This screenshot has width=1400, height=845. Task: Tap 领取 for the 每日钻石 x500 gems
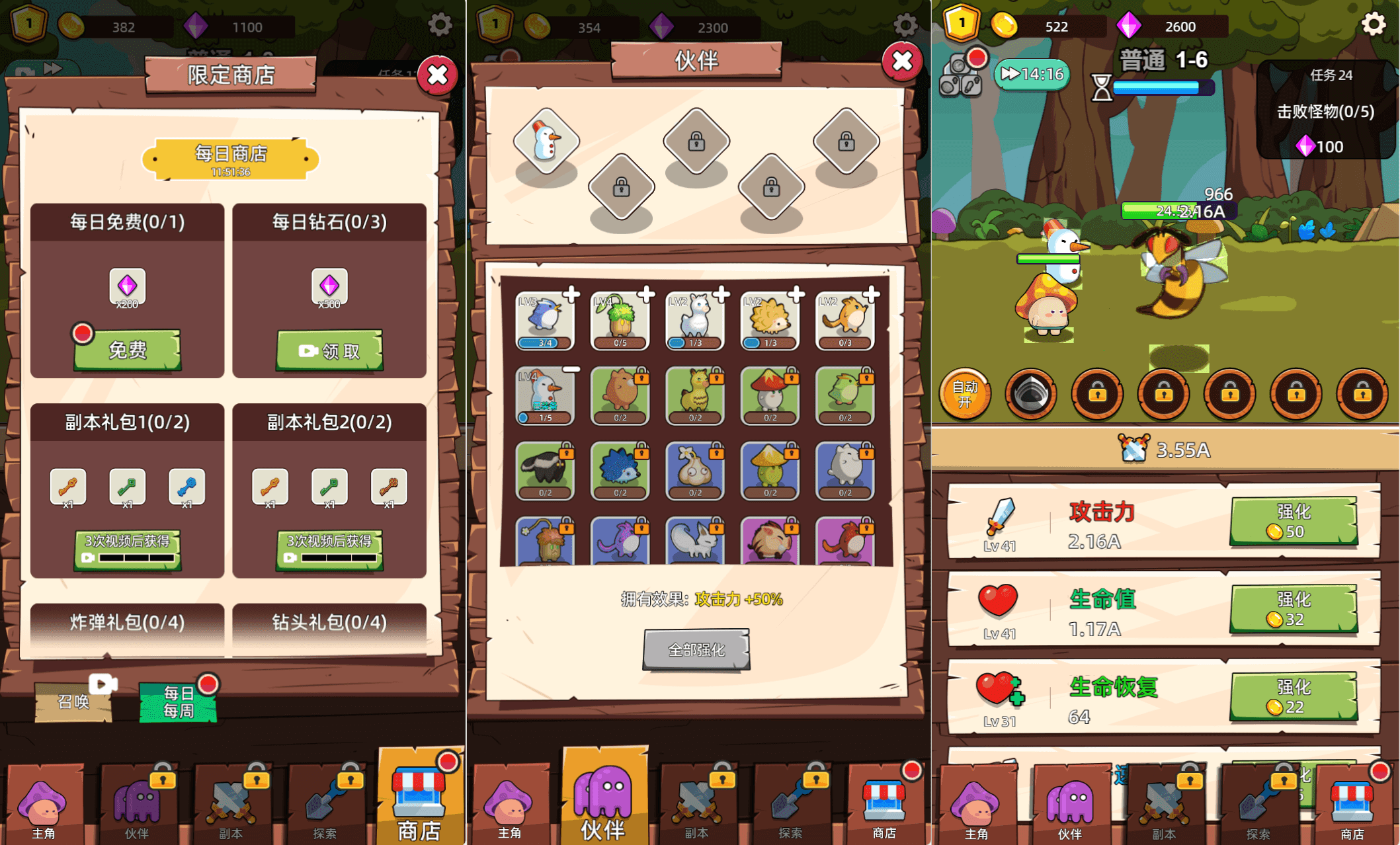[x=329, y=350]
